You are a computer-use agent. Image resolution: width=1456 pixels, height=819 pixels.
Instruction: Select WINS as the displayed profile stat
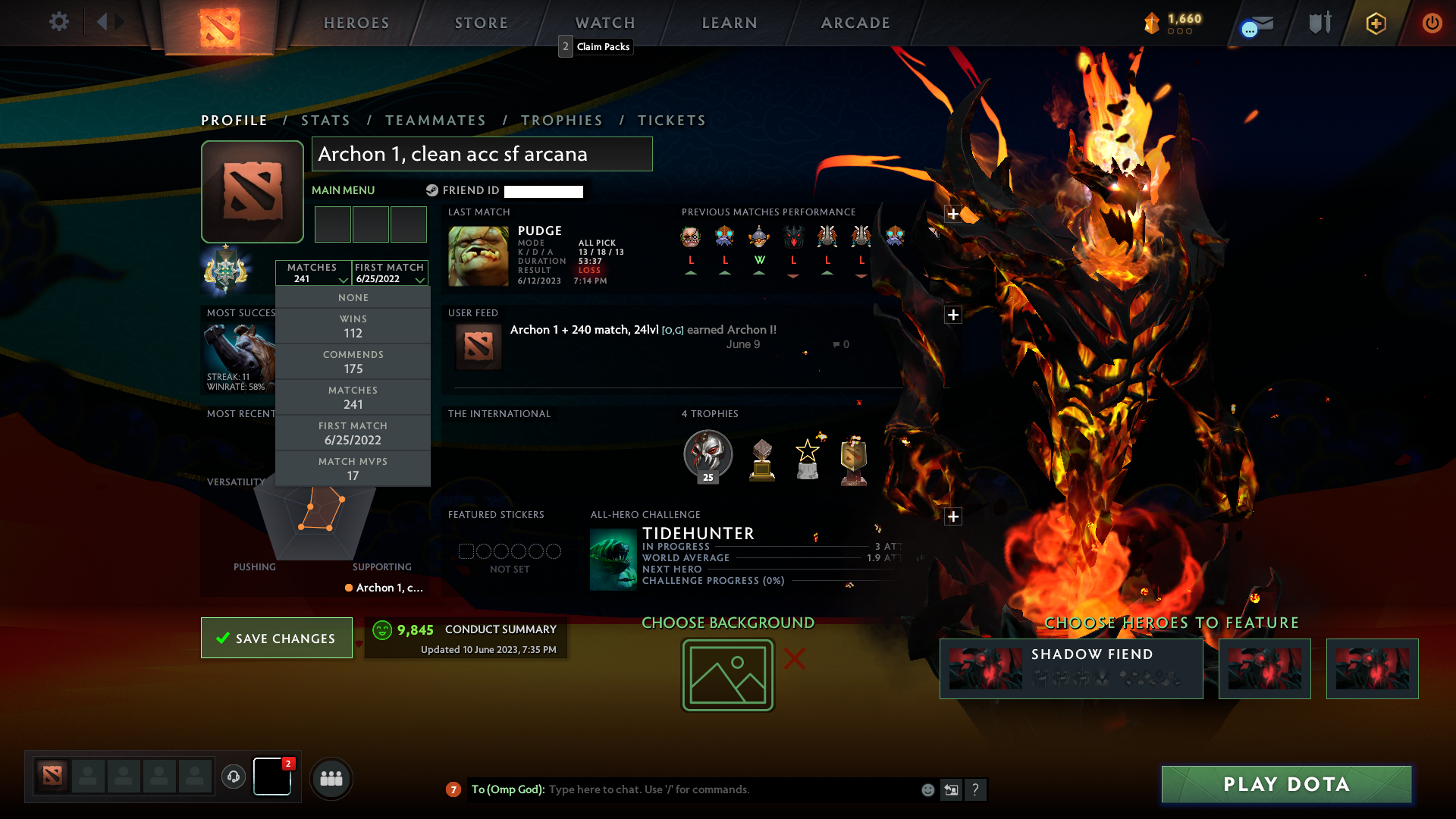pyautogui.click(x=353, y=325)
